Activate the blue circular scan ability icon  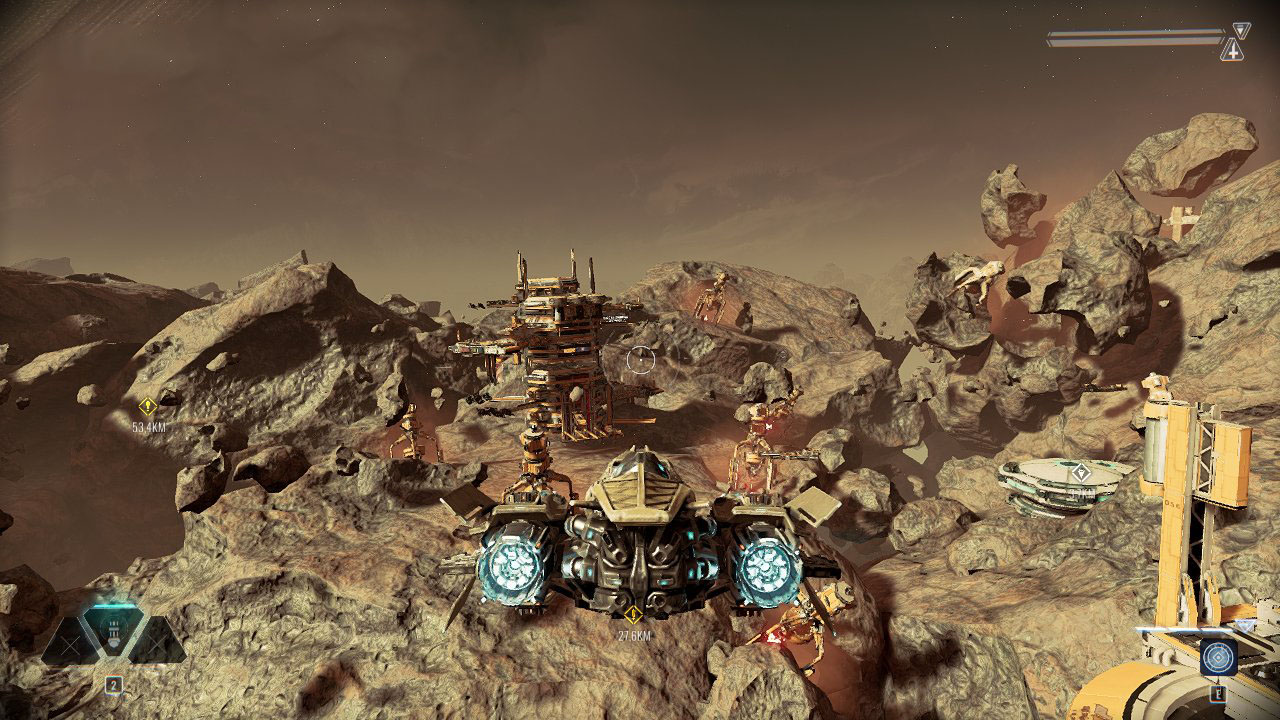click(x=1218, y=657)
